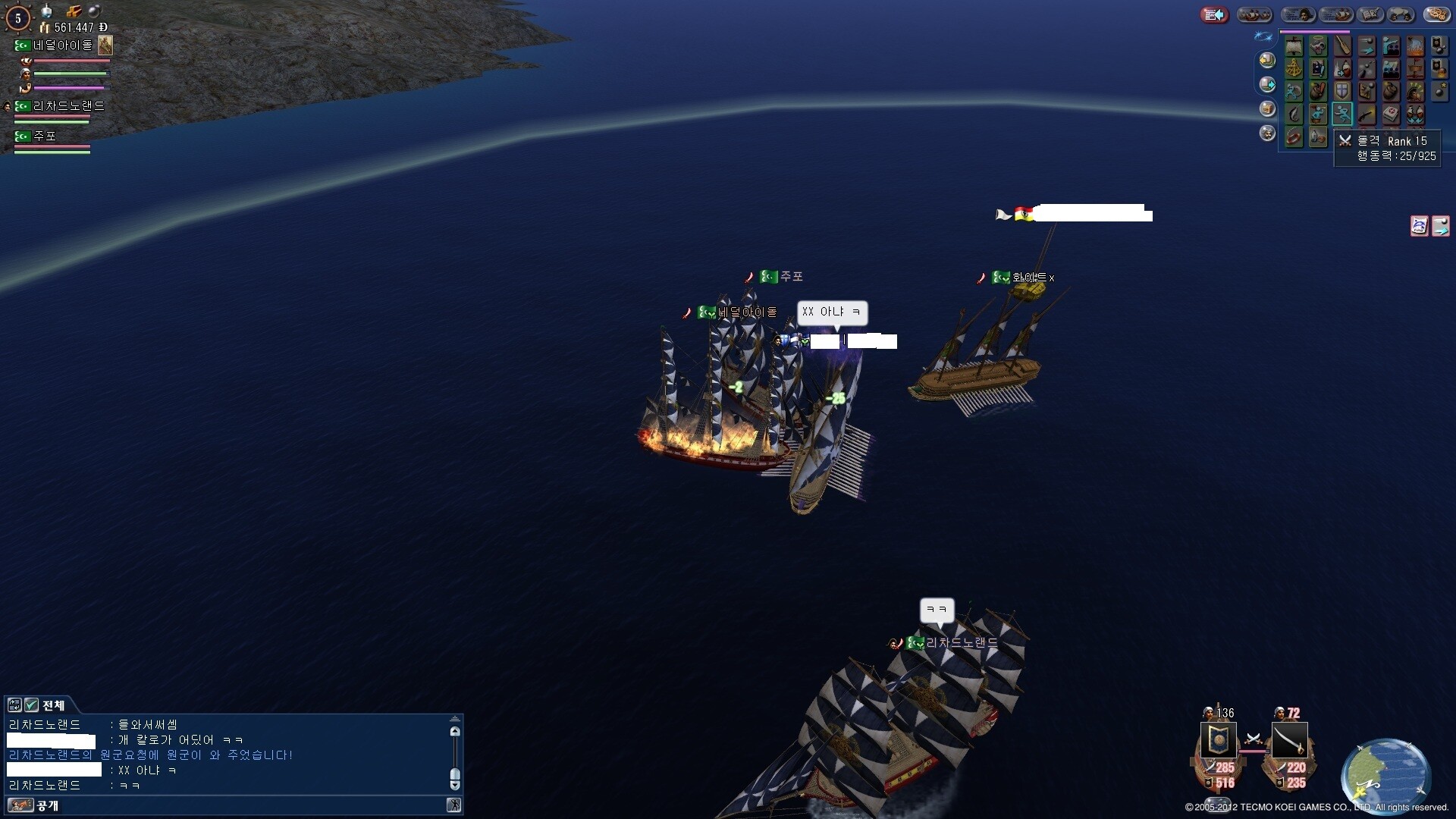Click the red window-arrow button in top bar

1214,14
